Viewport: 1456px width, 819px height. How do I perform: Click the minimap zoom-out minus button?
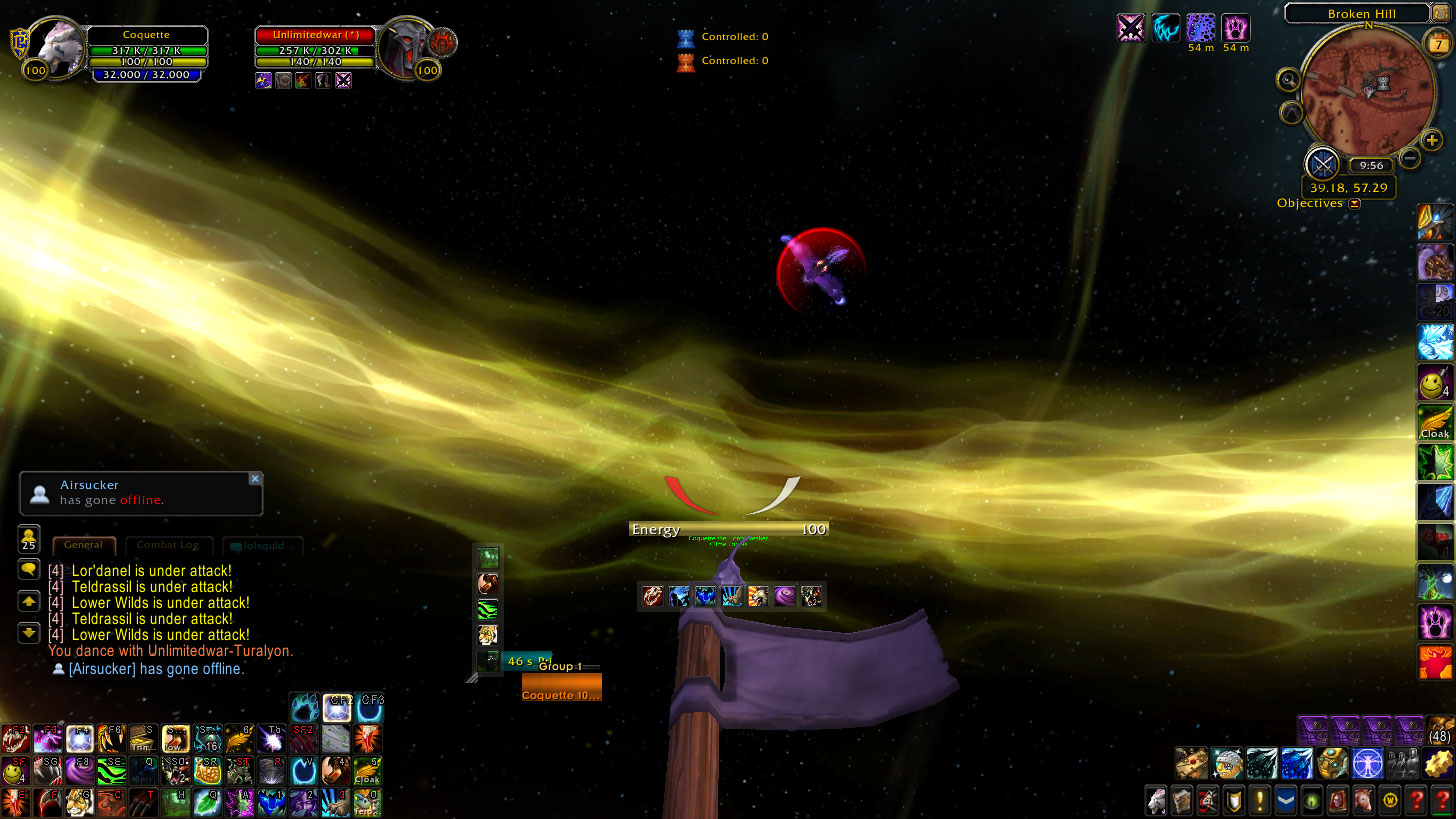pos(1410,157)
